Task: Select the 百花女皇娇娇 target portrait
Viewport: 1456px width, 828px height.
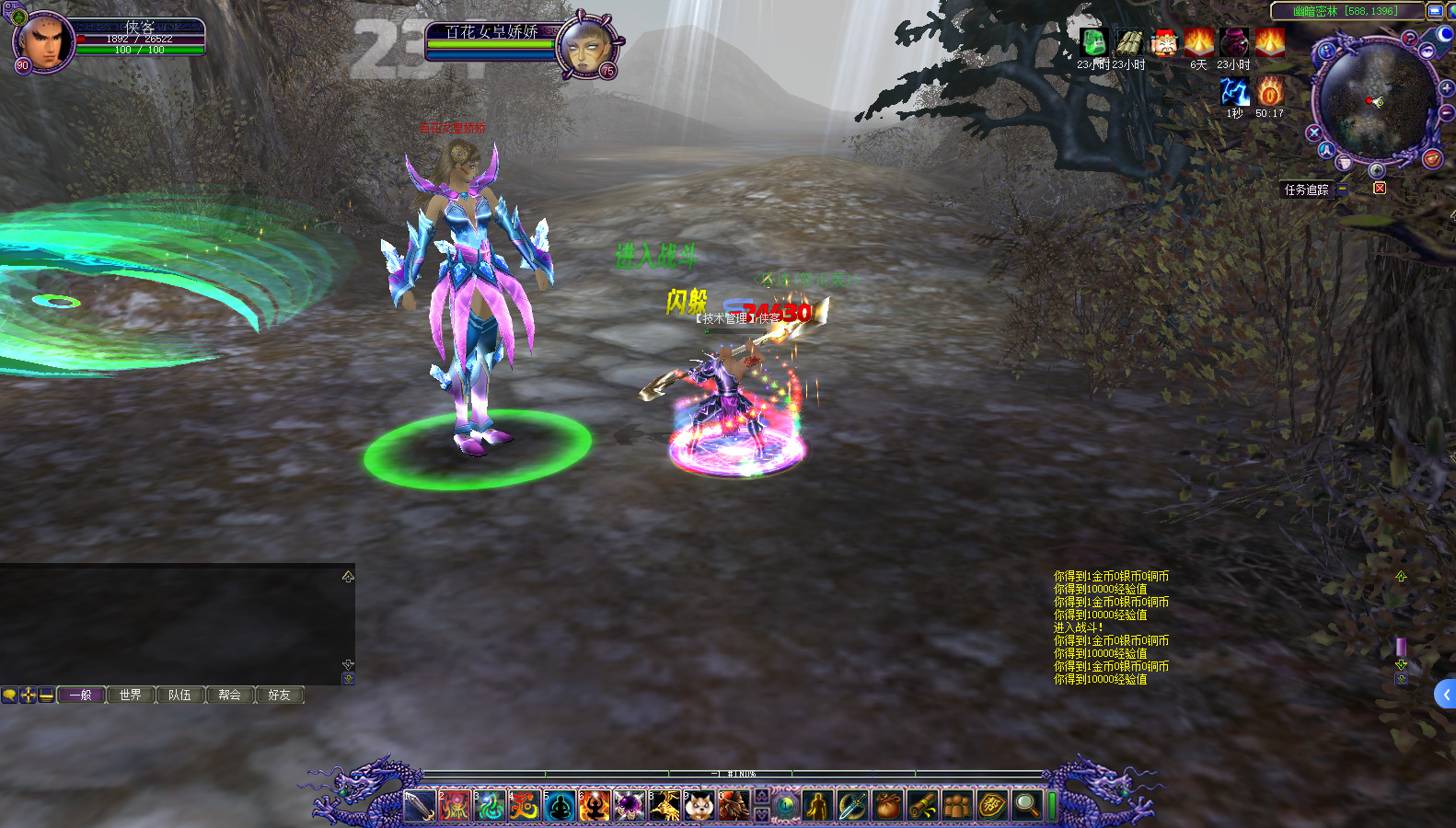Action: [x=584, y=46]
